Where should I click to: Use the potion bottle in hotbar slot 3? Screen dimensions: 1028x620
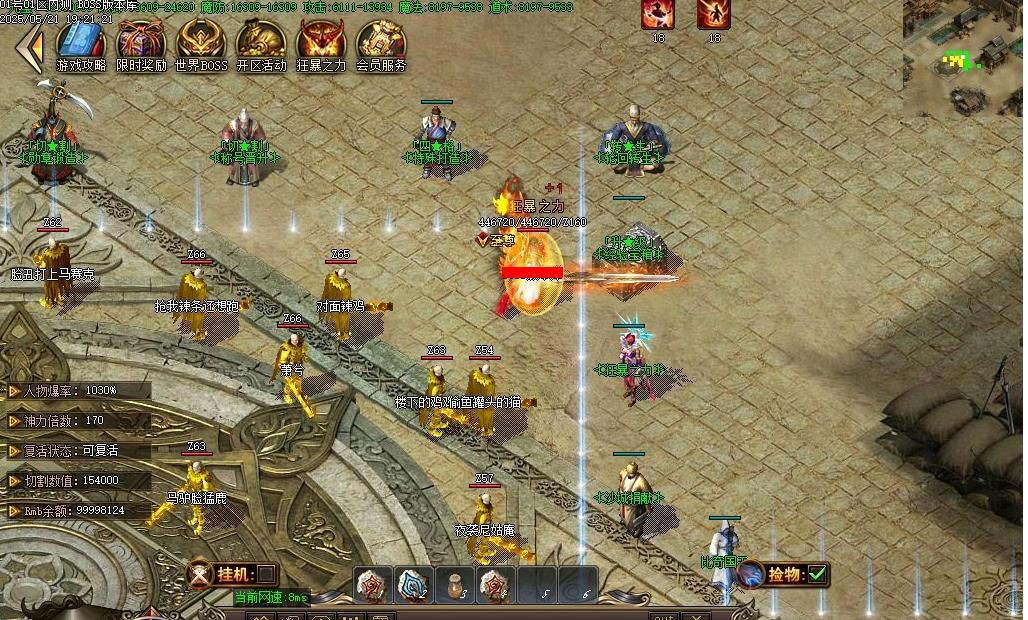pos(455,585)
